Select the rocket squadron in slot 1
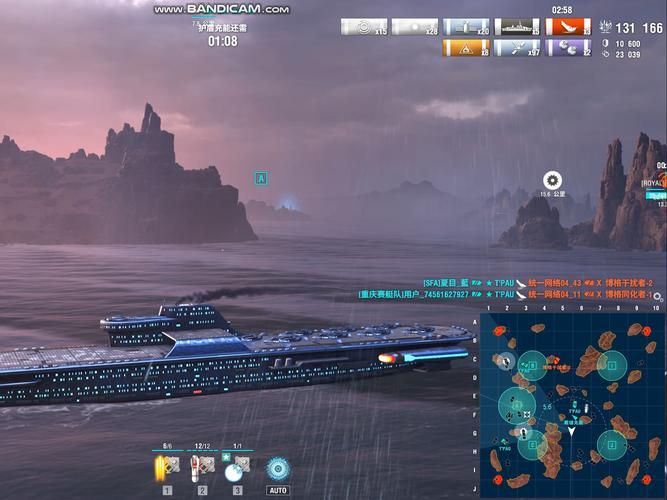This screenshot has width=667, height=500. (168, 467)
